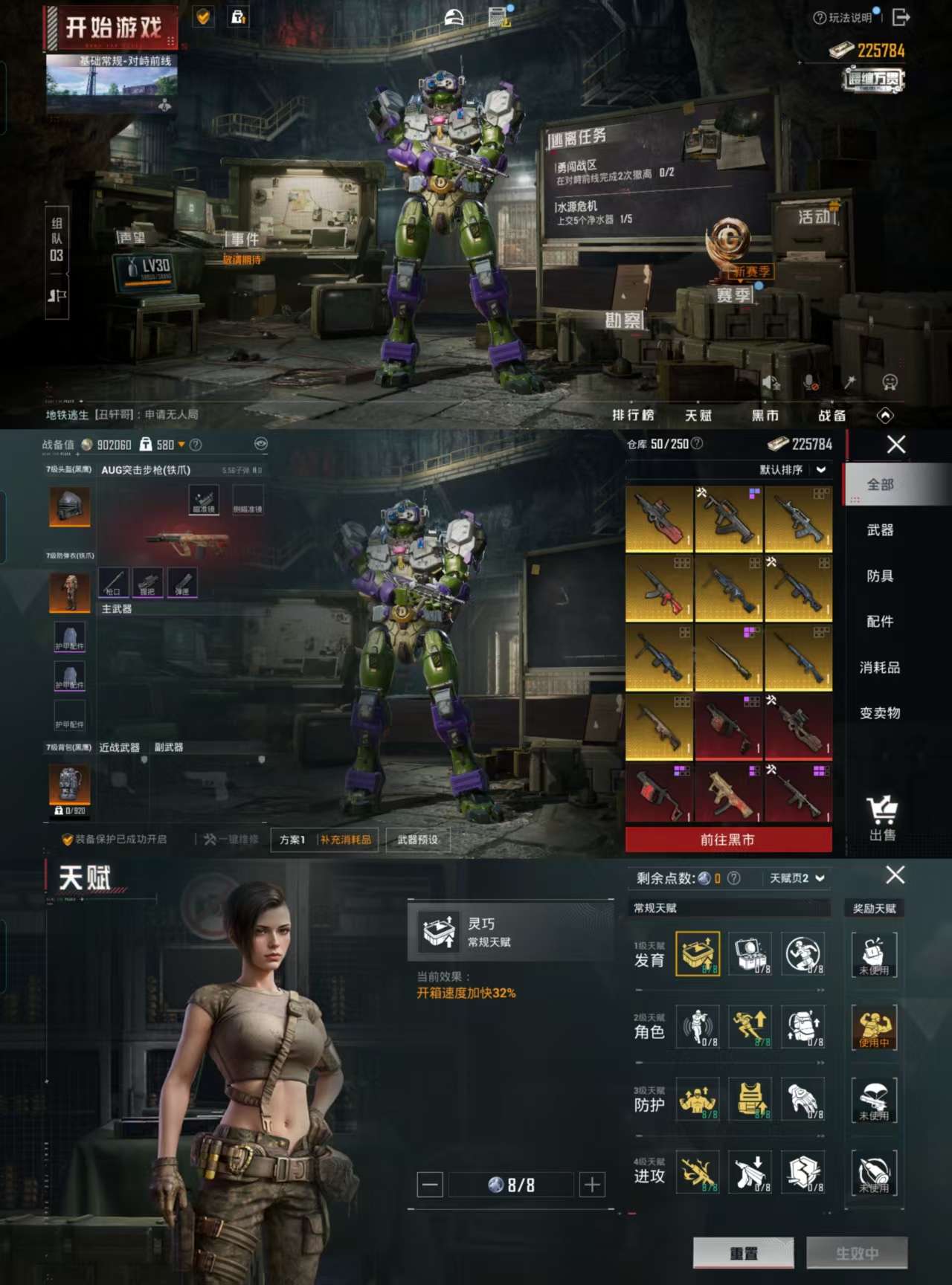Decrease talent points with minus button
The height and width of the screenshot is (1285, 952).
coord(430,1185)
